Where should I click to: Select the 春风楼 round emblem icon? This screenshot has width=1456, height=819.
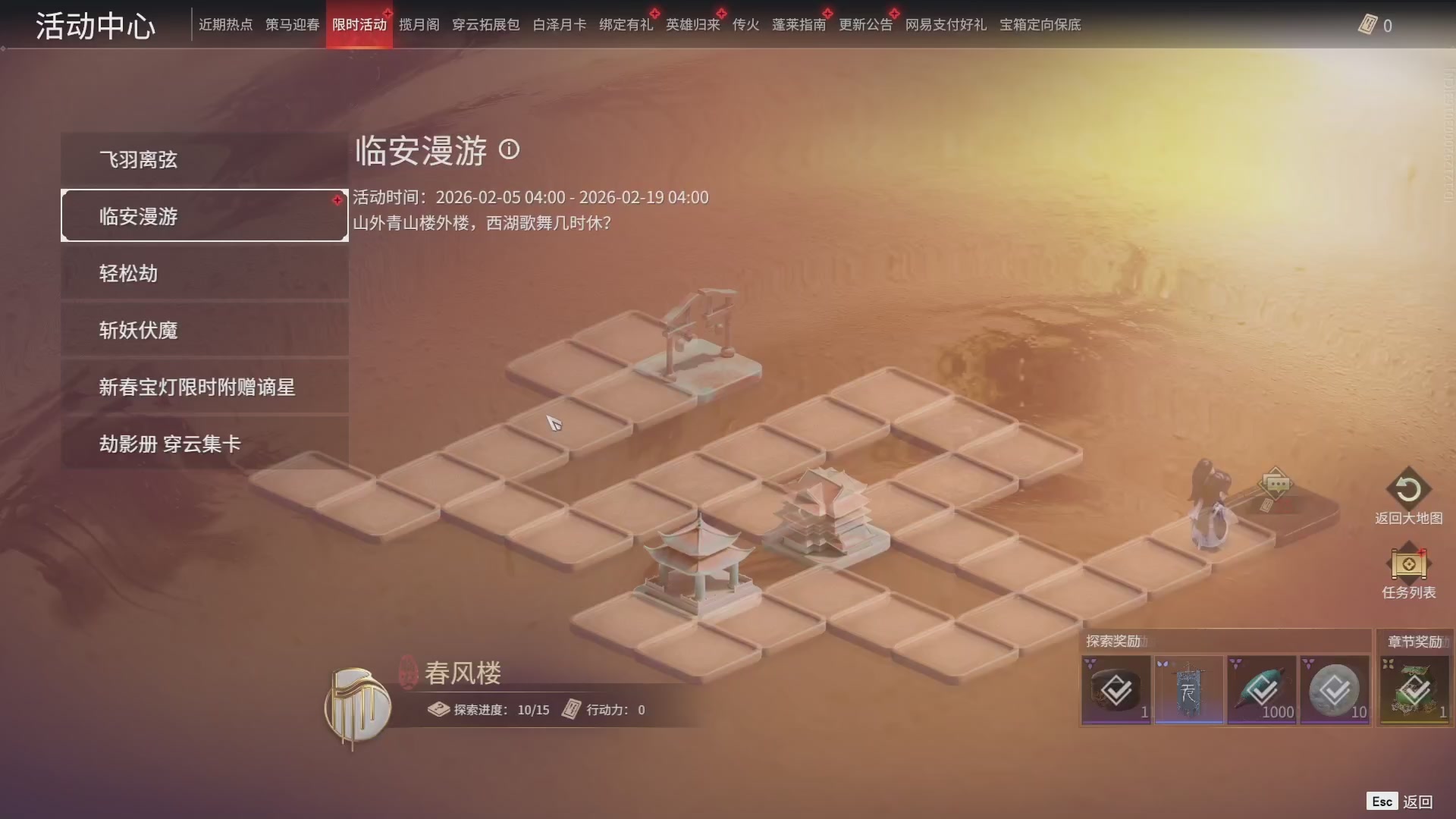click(356, 705)
